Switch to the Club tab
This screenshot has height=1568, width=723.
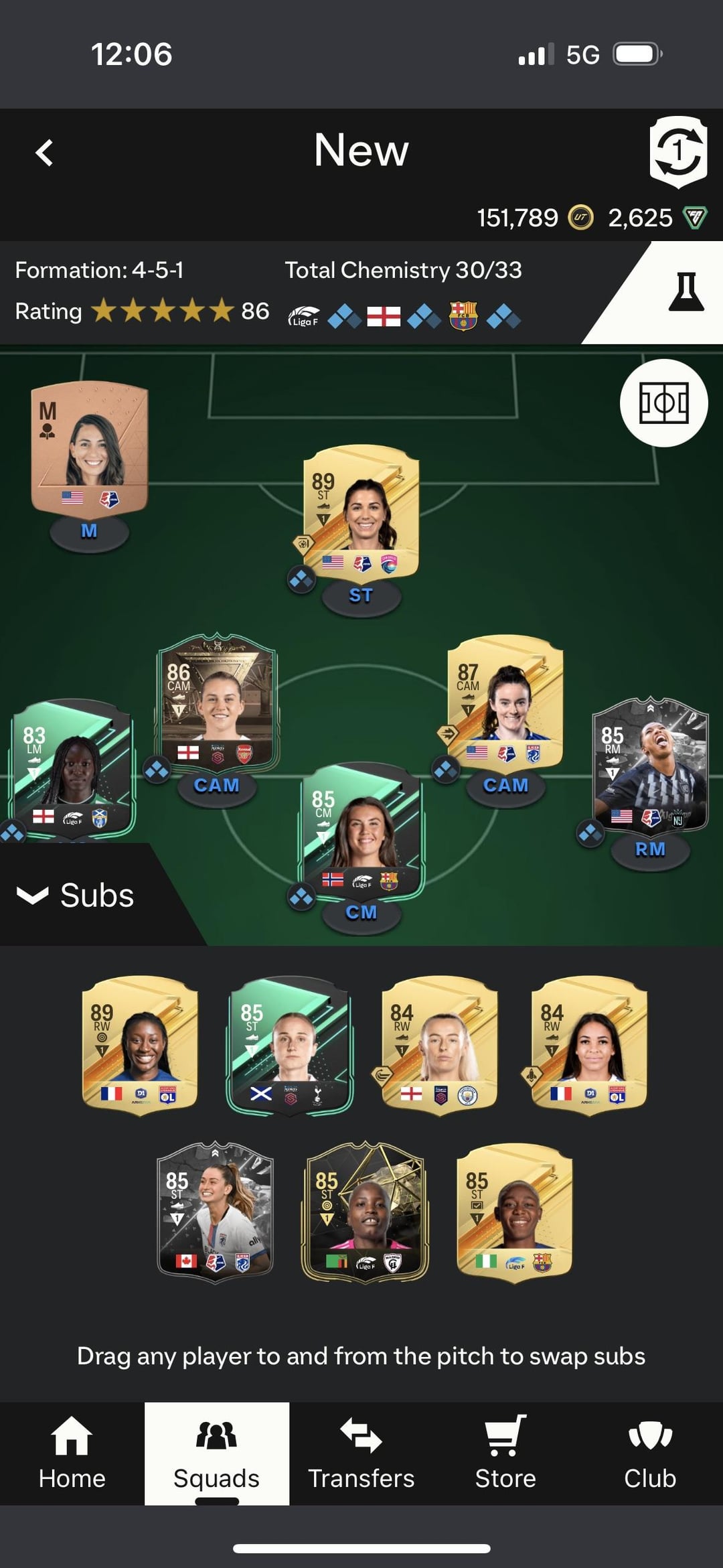point(650,1453)
